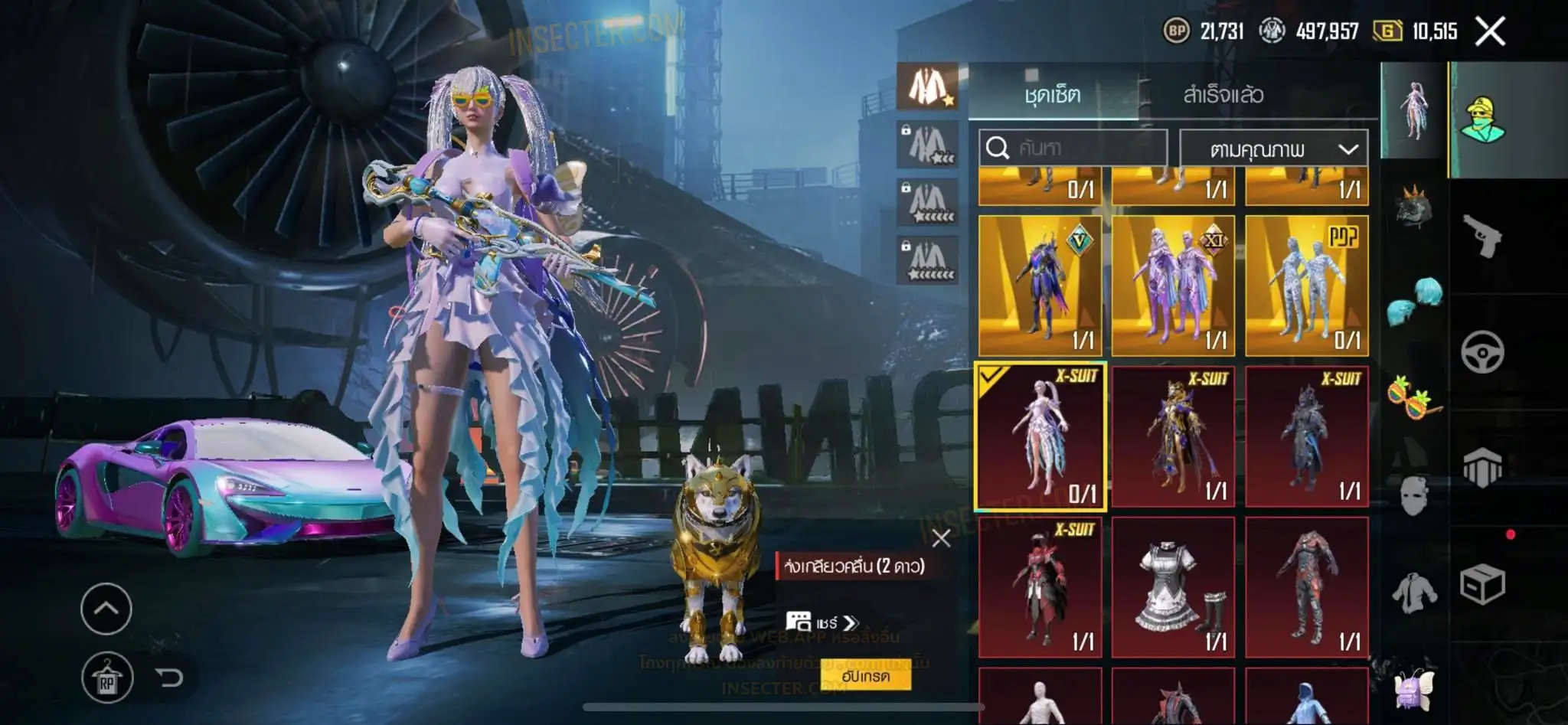Viewport: 1568px width, 725px height.
Task: Click the RP hanger button
Action: [106, 678]
